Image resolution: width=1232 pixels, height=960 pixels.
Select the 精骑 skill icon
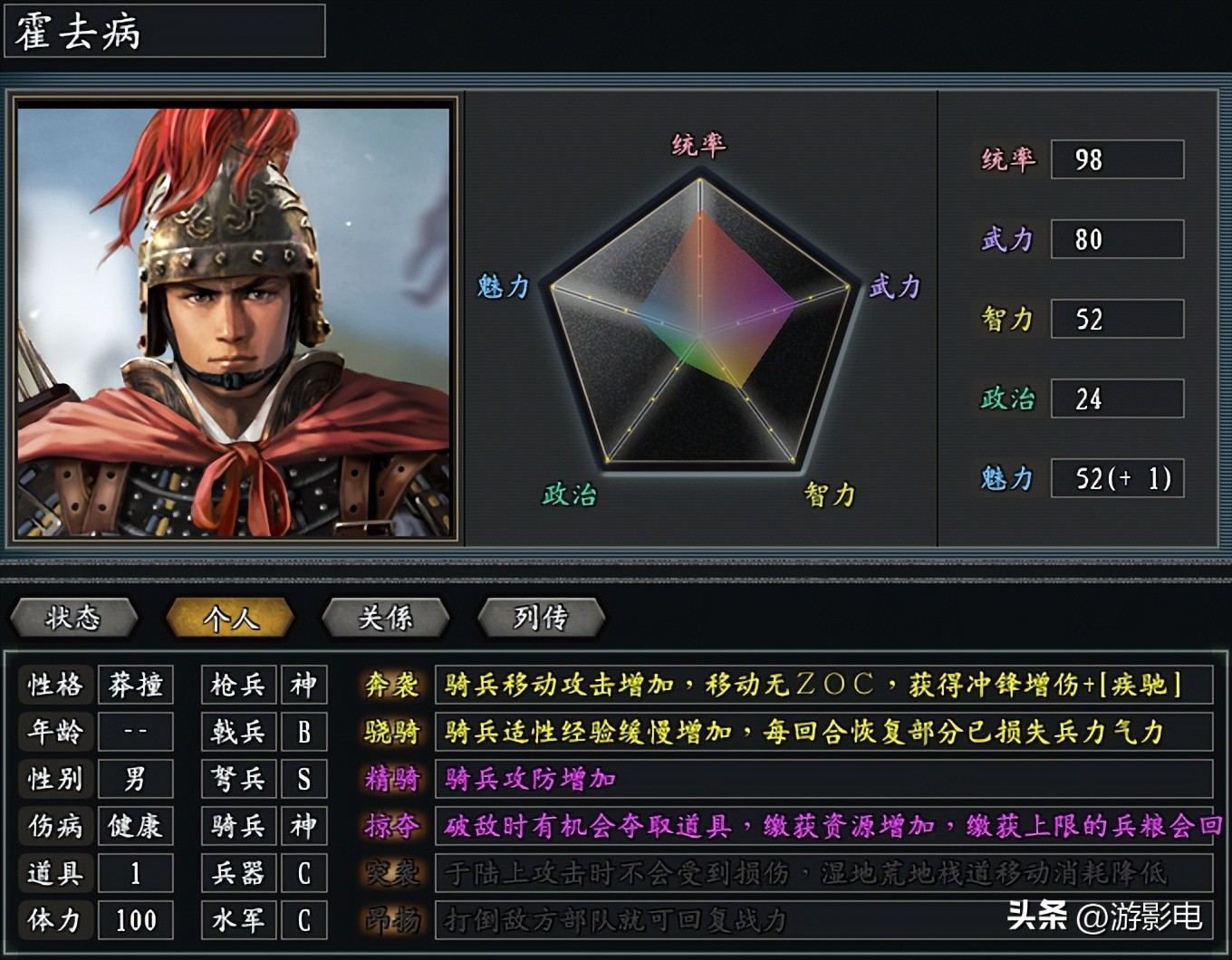pos(391,778)
